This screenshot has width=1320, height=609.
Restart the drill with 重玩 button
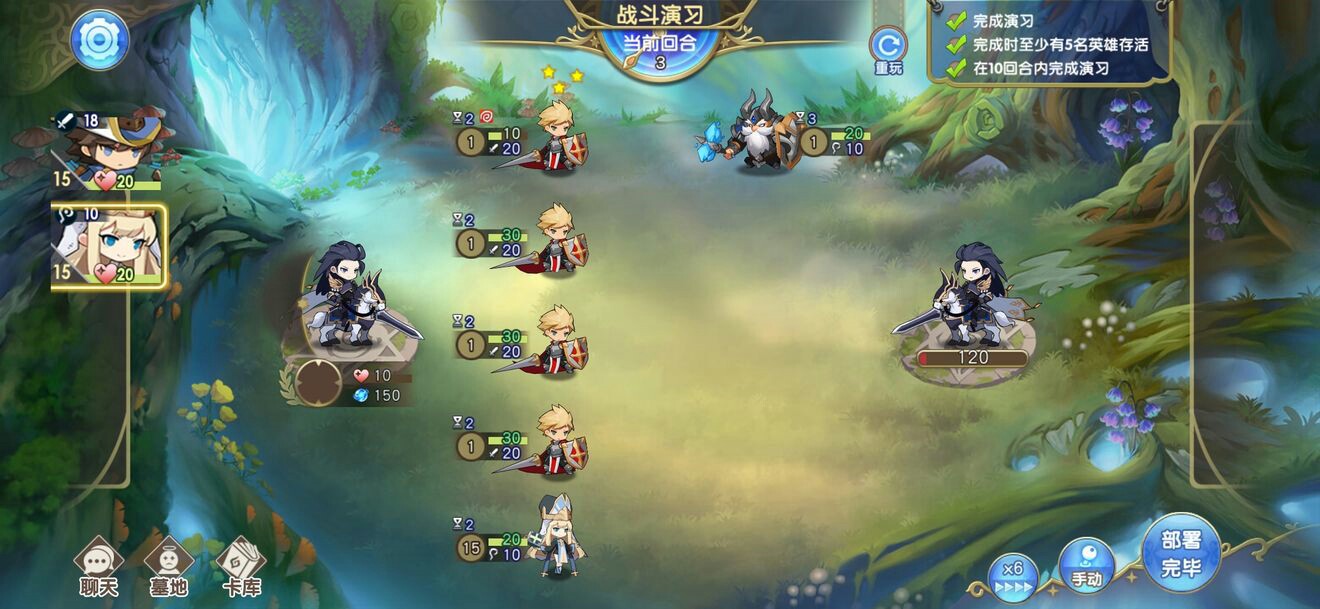click(x=887, y=47)
